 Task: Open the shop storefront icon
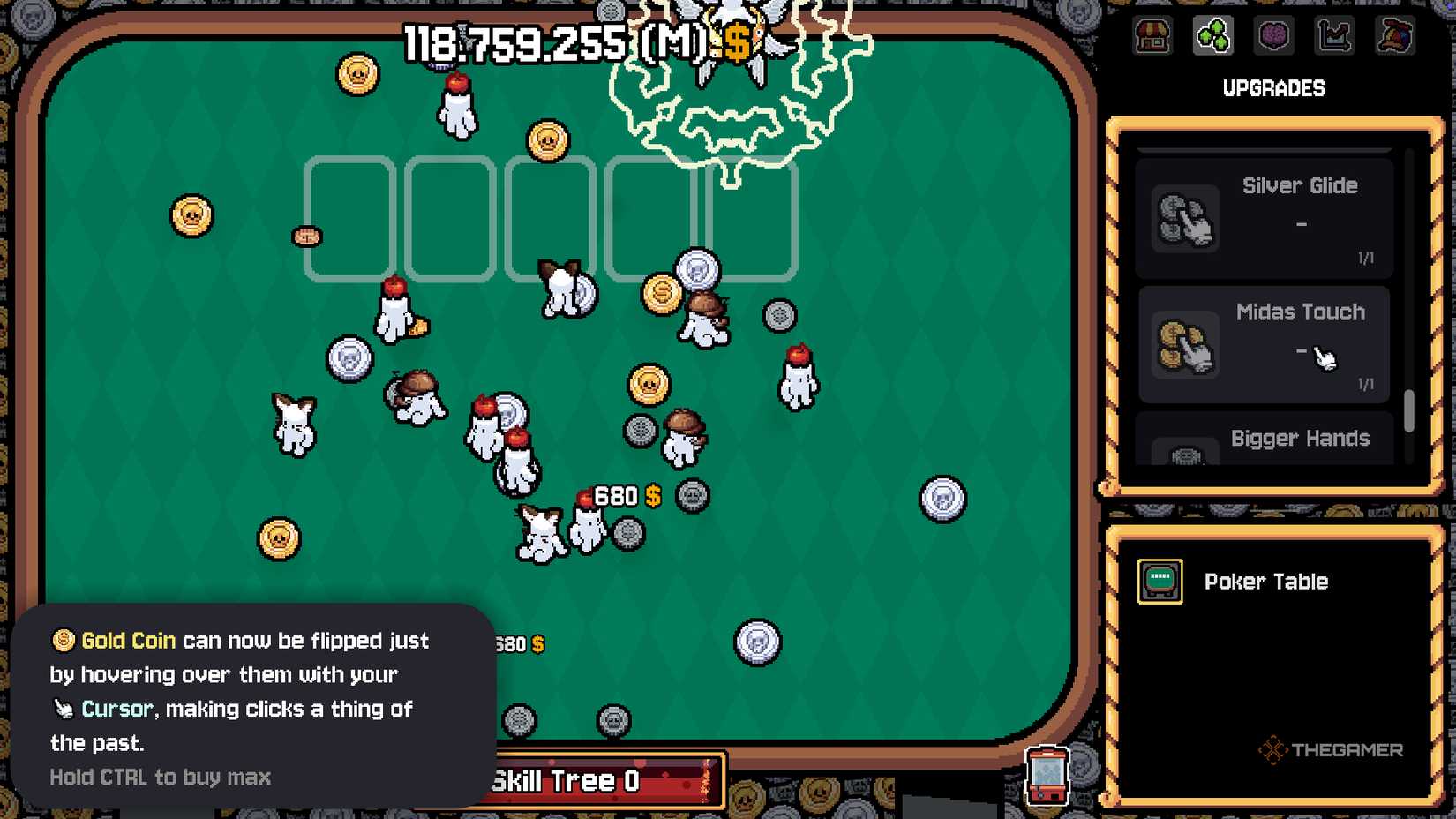[1152, 36]
